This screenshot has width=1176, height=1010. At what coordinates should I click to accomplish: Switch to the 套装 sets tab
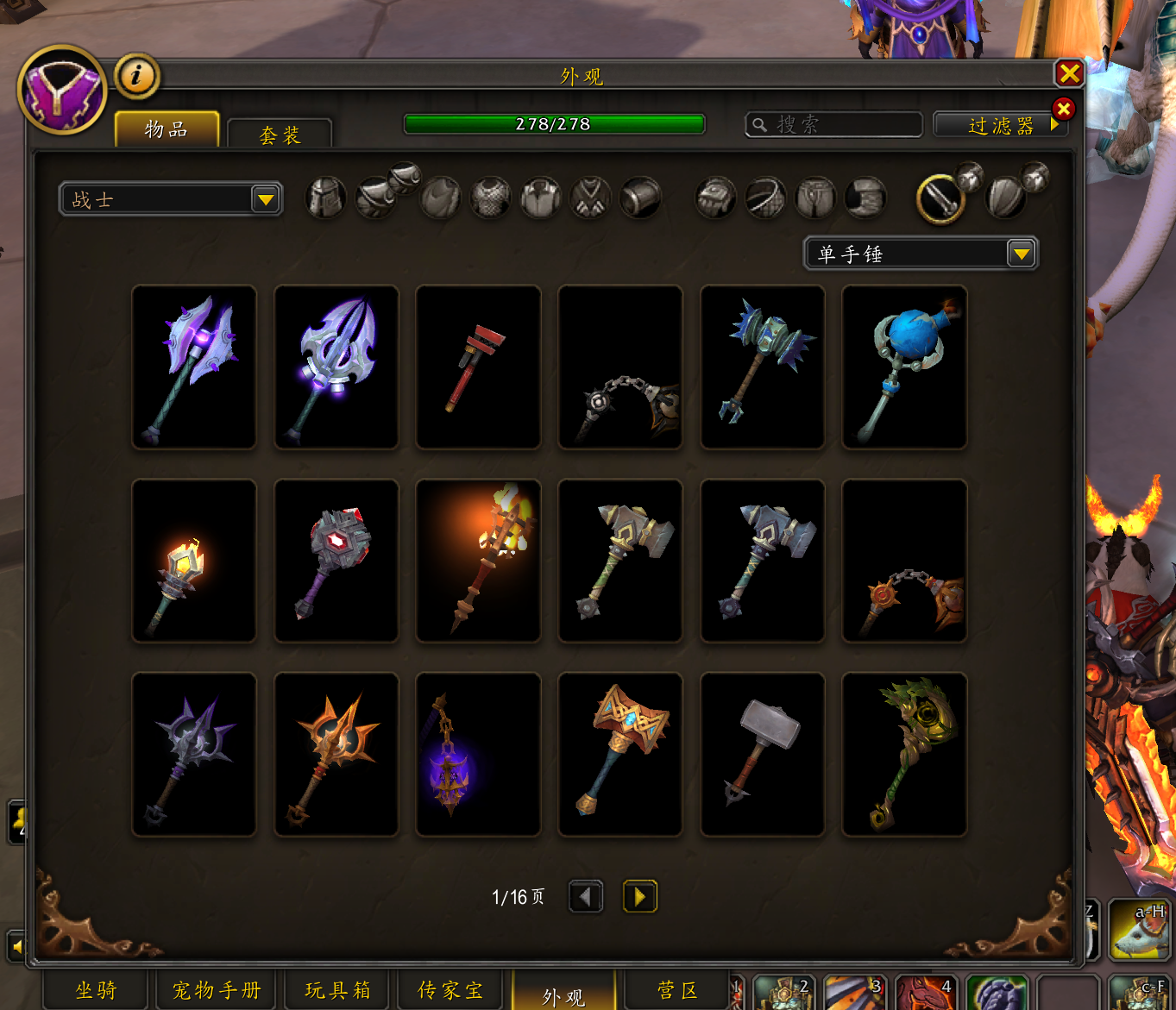[x=280, y=135]
